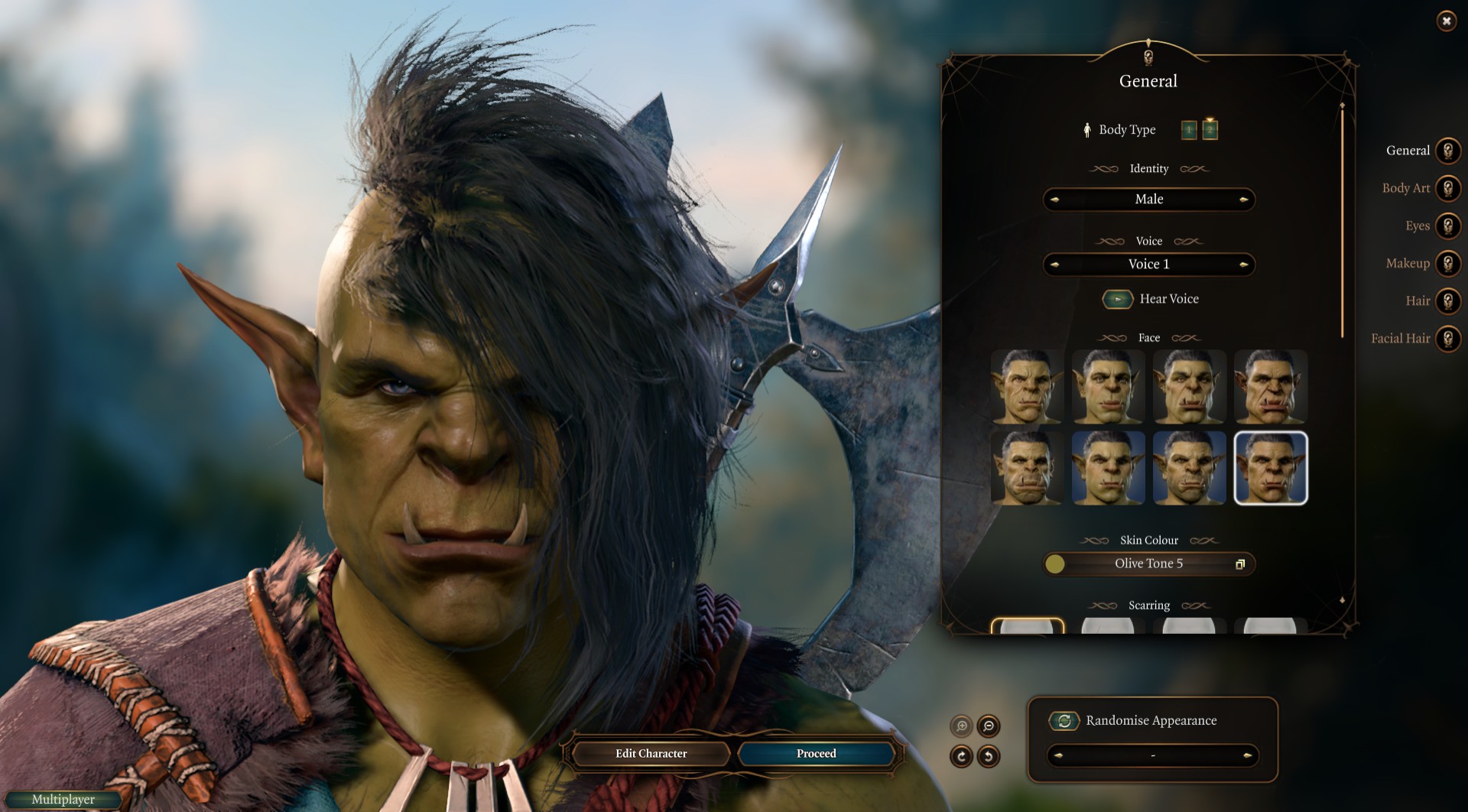
Task: Choose Body Type option 2
Action: pos(1210,130)
